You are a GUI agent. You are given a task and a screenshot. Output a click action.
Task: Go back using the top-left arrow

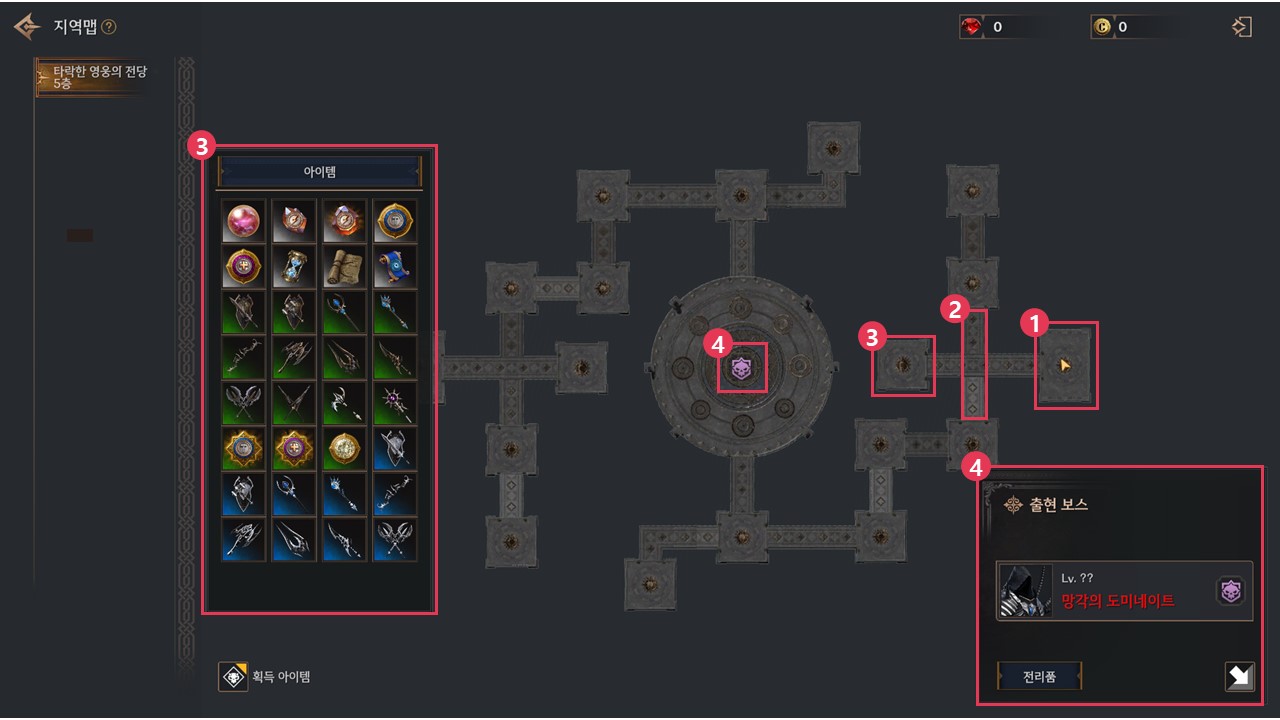(x=27, y=26)
